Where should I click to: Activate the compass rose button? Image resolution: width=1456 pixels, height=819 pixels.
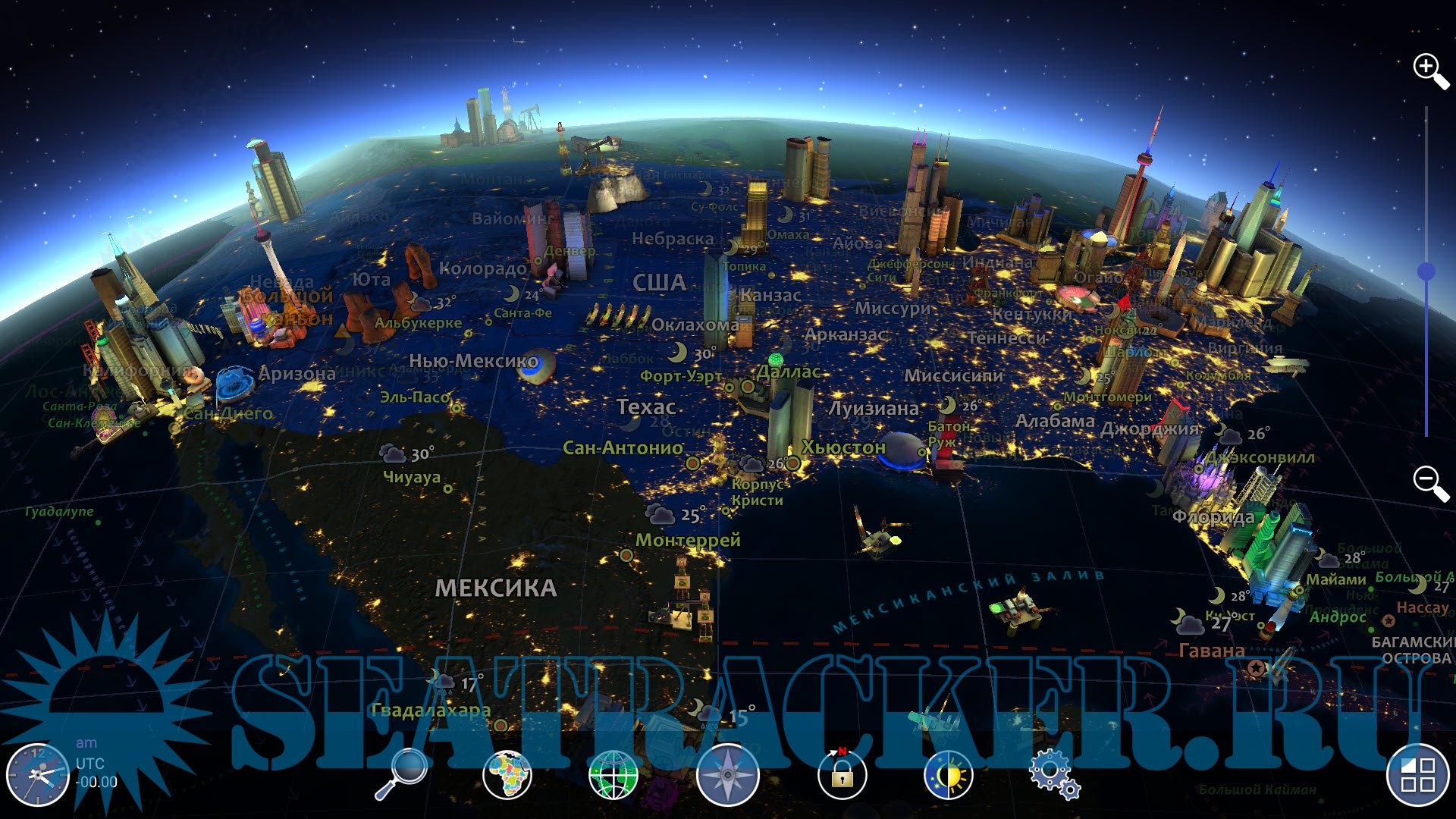pyautogui.click(x=728, y=775)
